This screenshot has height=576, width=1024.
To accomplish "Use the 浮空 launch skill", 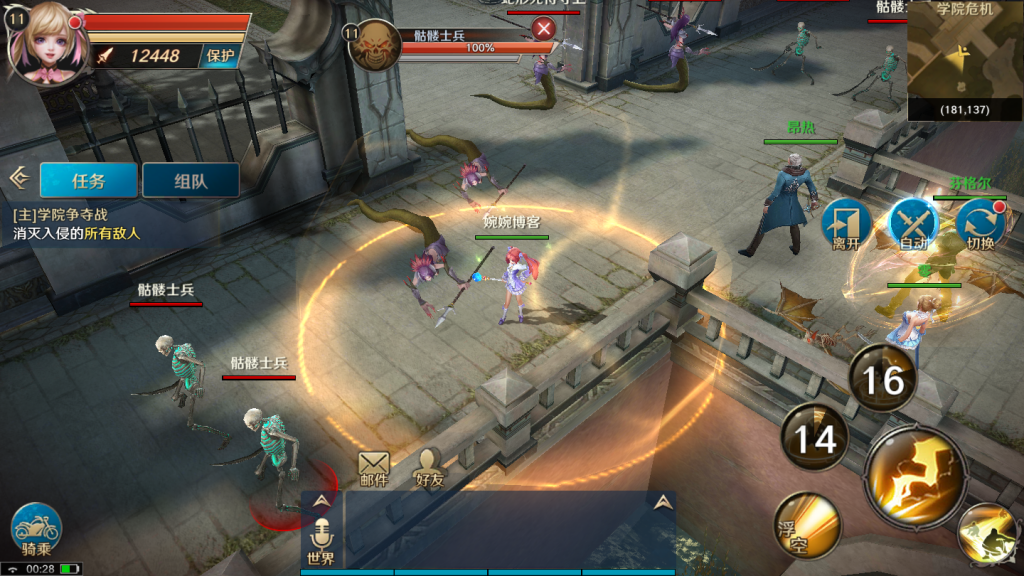I will click(806, 525).
